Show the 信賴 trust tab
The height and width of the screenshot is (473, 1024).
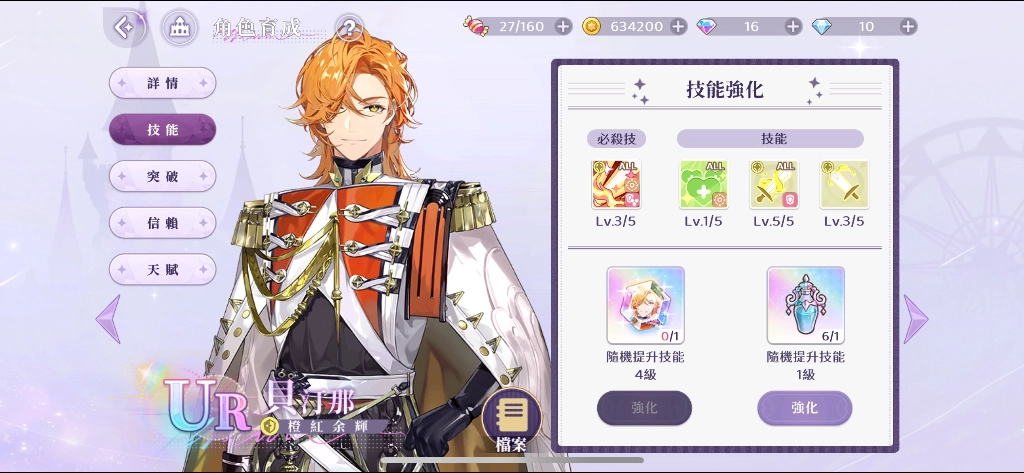tap(162, 222)
